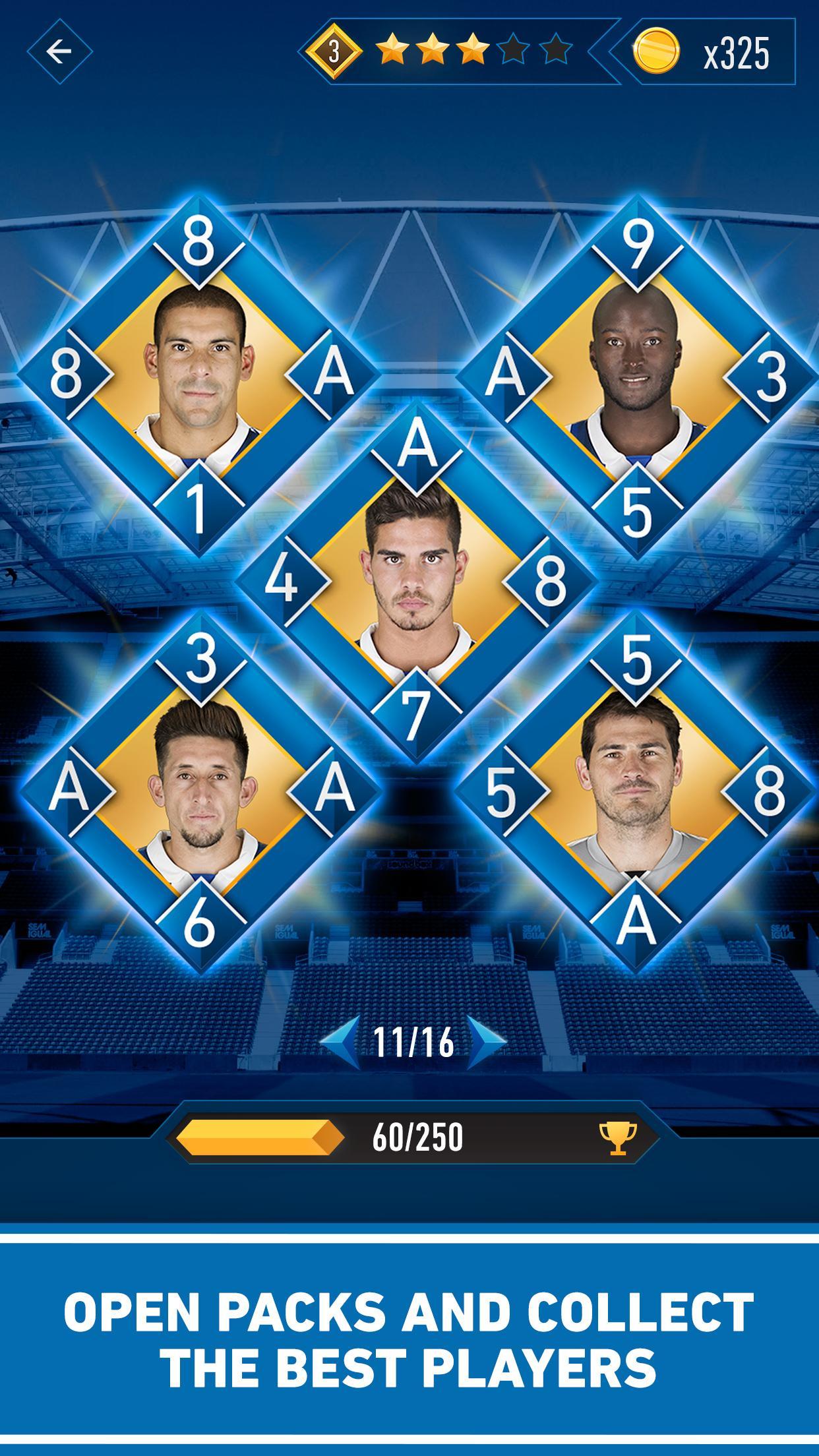This screenshot has width=819, height=1456.
Task: Select the card with 6 at bottom
Action: click(198, 790)
